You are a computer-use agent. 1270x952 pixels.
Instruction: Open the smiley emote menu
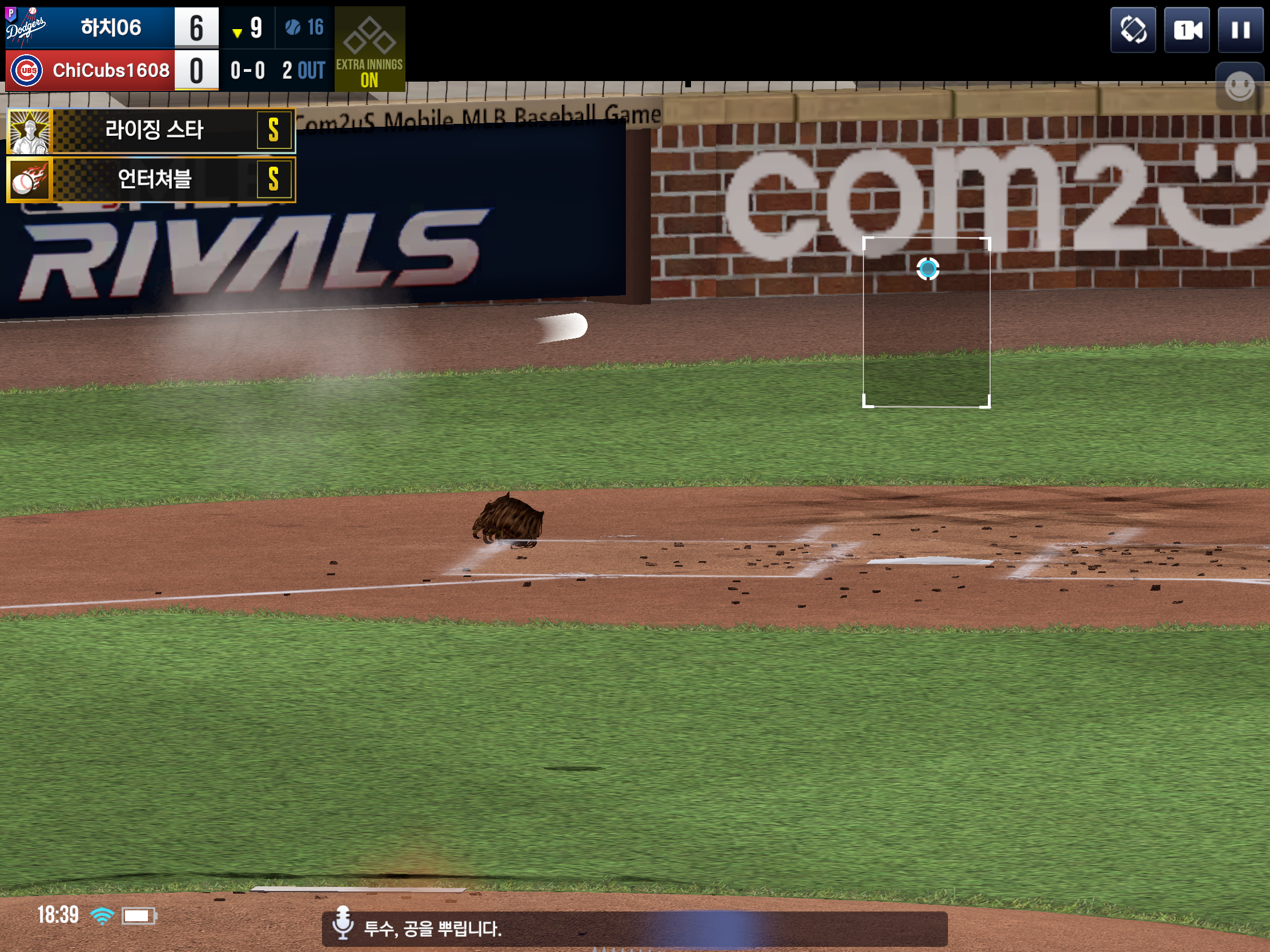(1240, 87)
